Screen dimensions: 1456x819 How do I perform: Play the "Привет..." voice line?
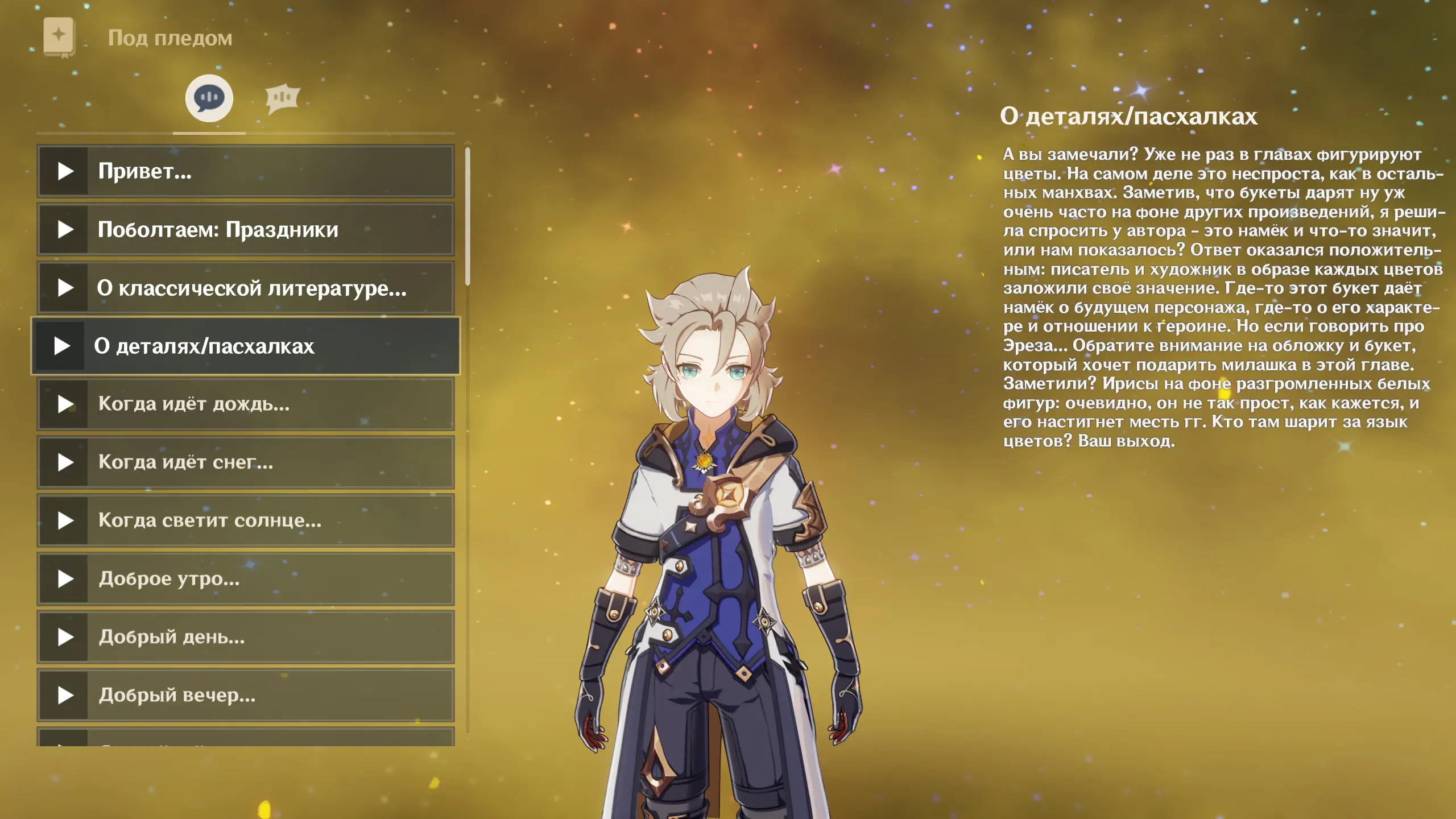[x=246, y=171]
